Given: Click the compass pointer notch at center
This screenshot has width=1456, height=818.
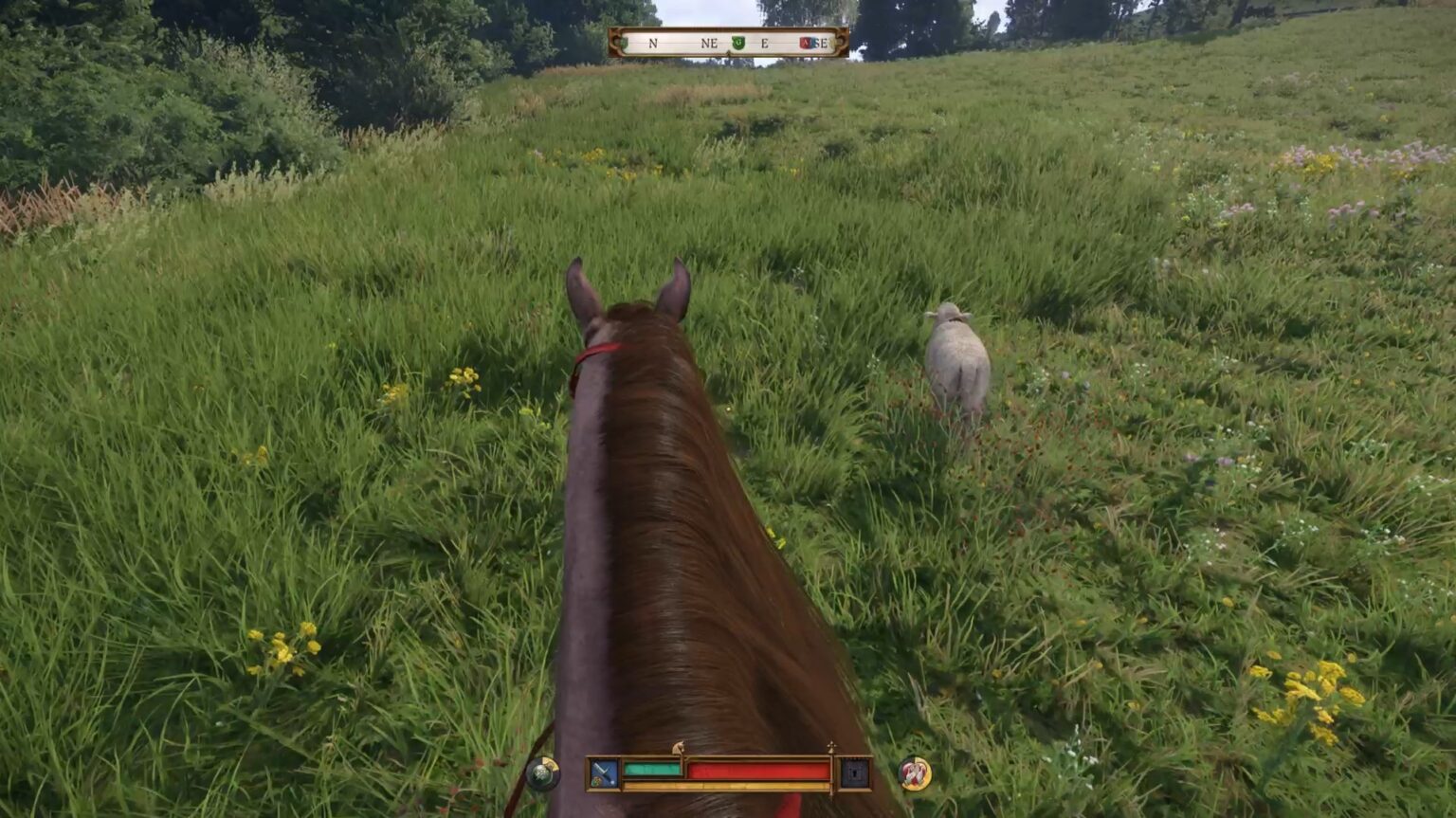Looking at the screenshot, I should coord(728,52).
